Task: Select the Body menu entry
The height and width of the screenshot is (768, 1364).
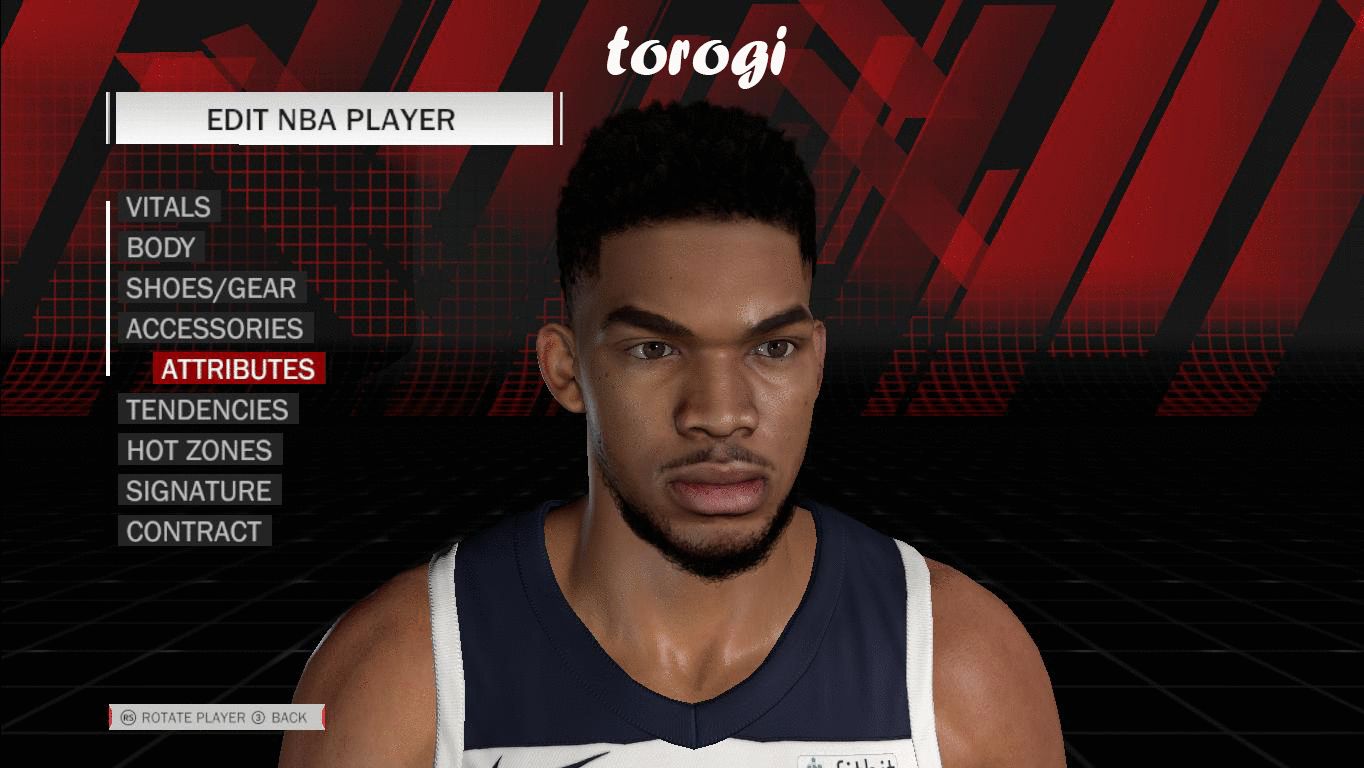Action: (x=160, y=248)
